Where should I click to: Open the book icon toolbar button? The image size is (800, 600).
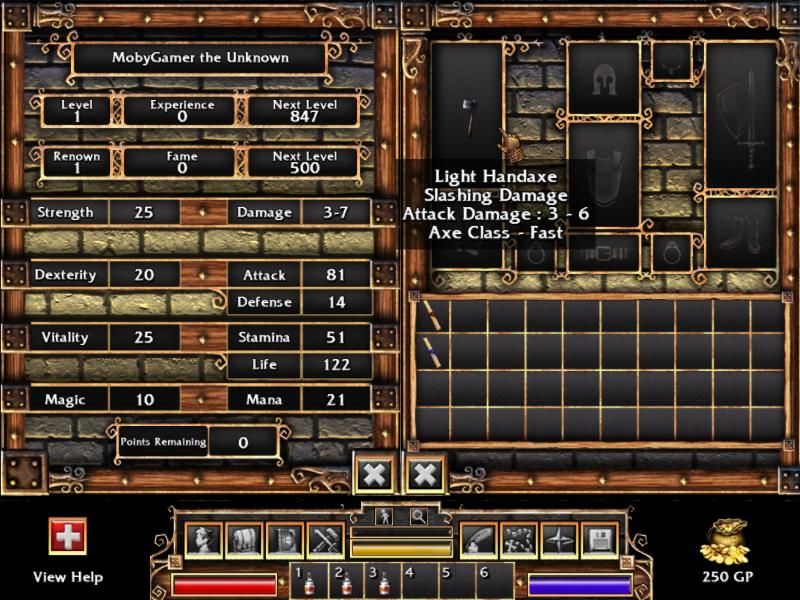pos(284,541)
